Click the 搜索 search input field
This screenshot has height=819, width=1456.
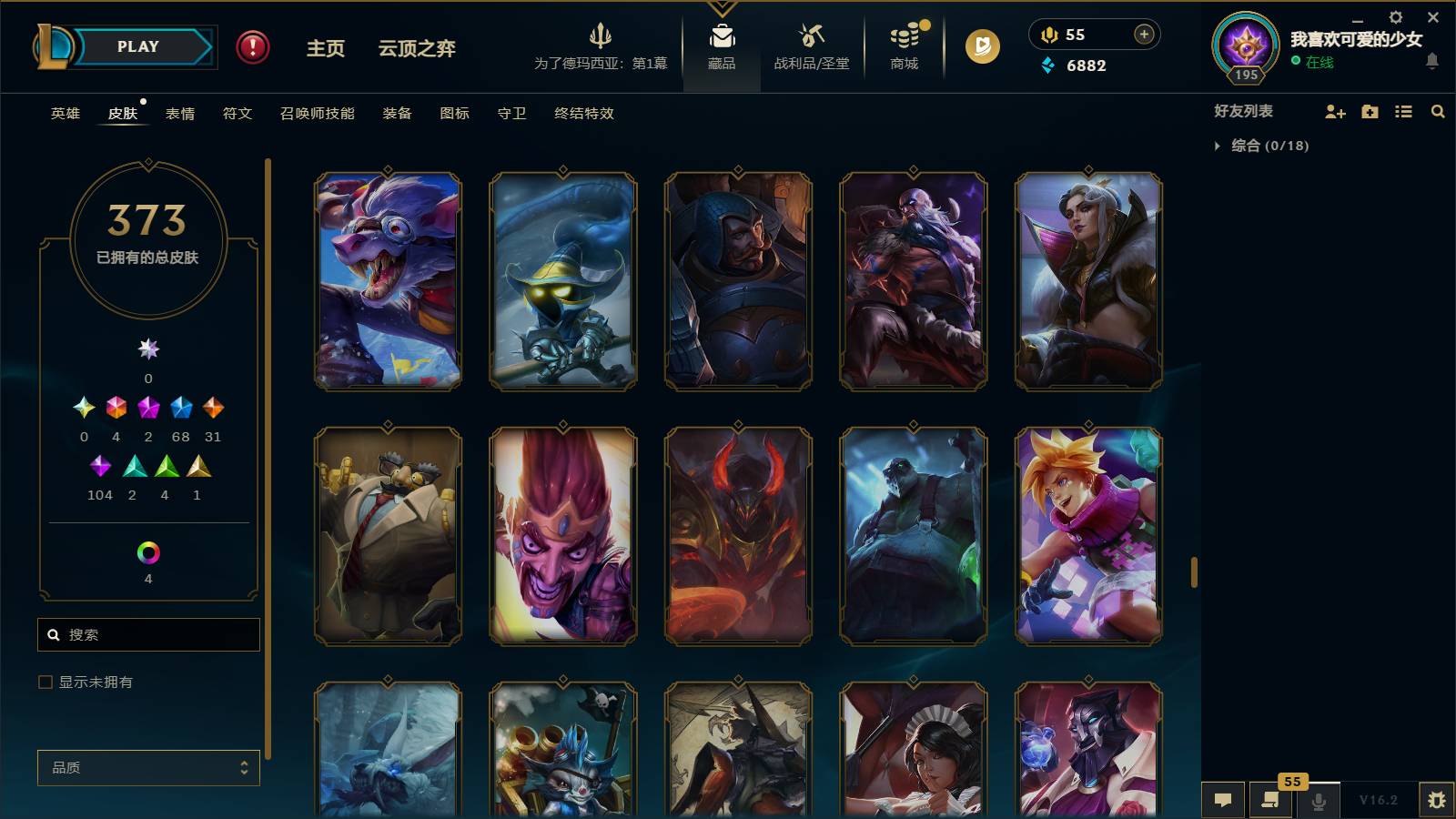pos(148,634)
